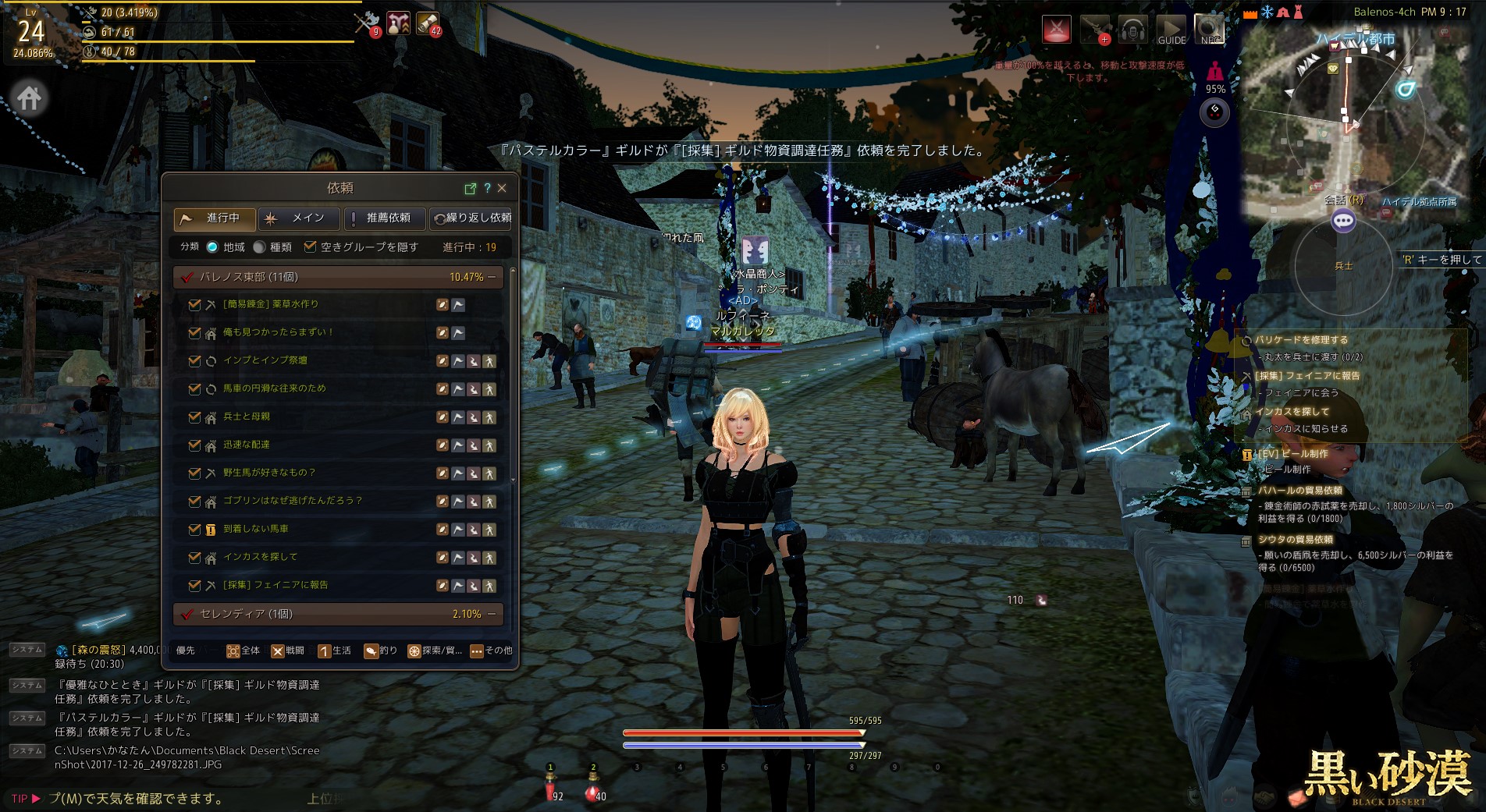
Task: Open the headset voice chat icon
Action: 1132,30
